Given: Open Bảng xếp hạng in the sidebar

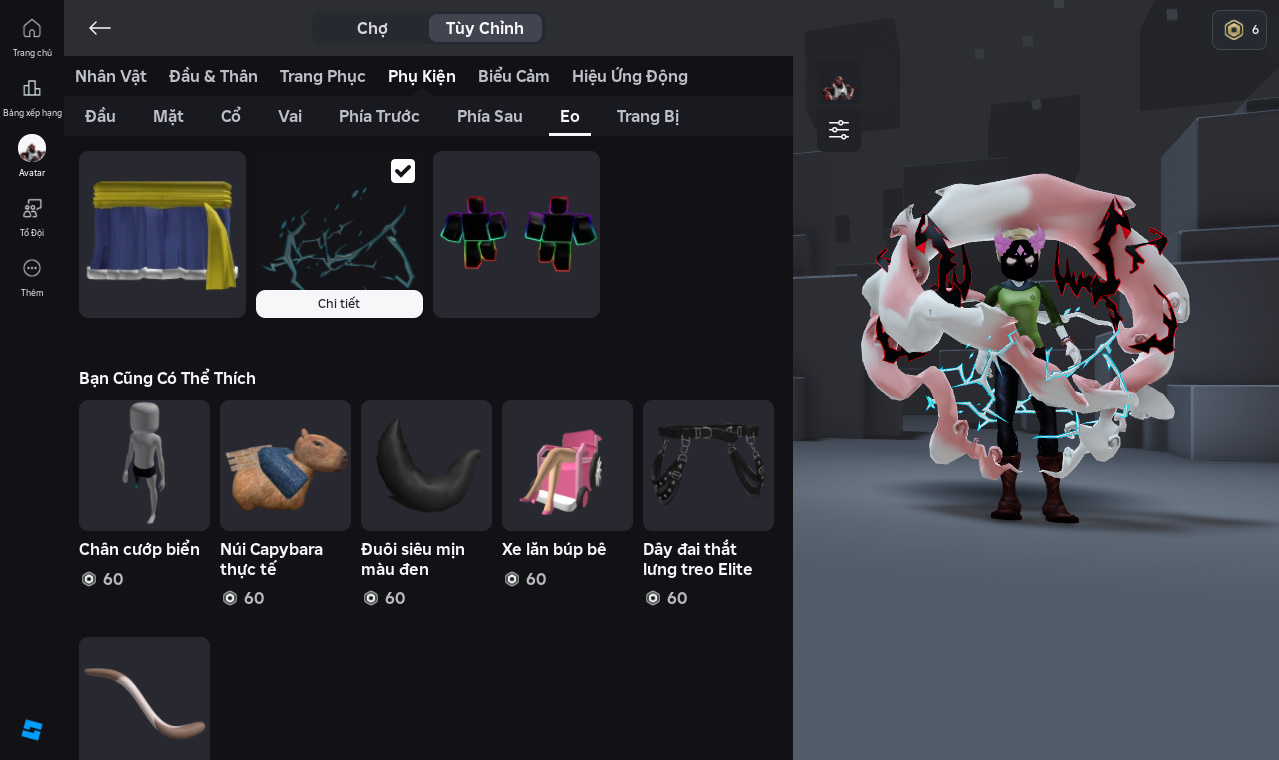Looking at the screenshot, I should (x=32, y=97).
